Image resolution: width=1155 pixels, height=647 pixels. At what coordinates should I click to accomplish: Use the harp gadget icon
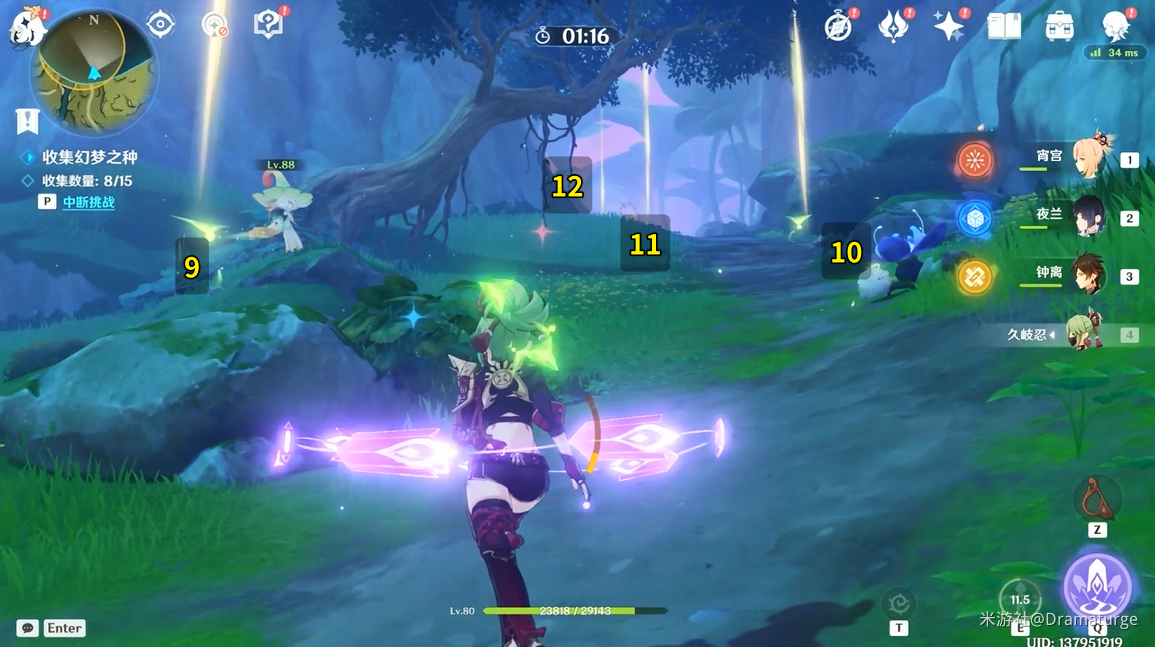1097,498
